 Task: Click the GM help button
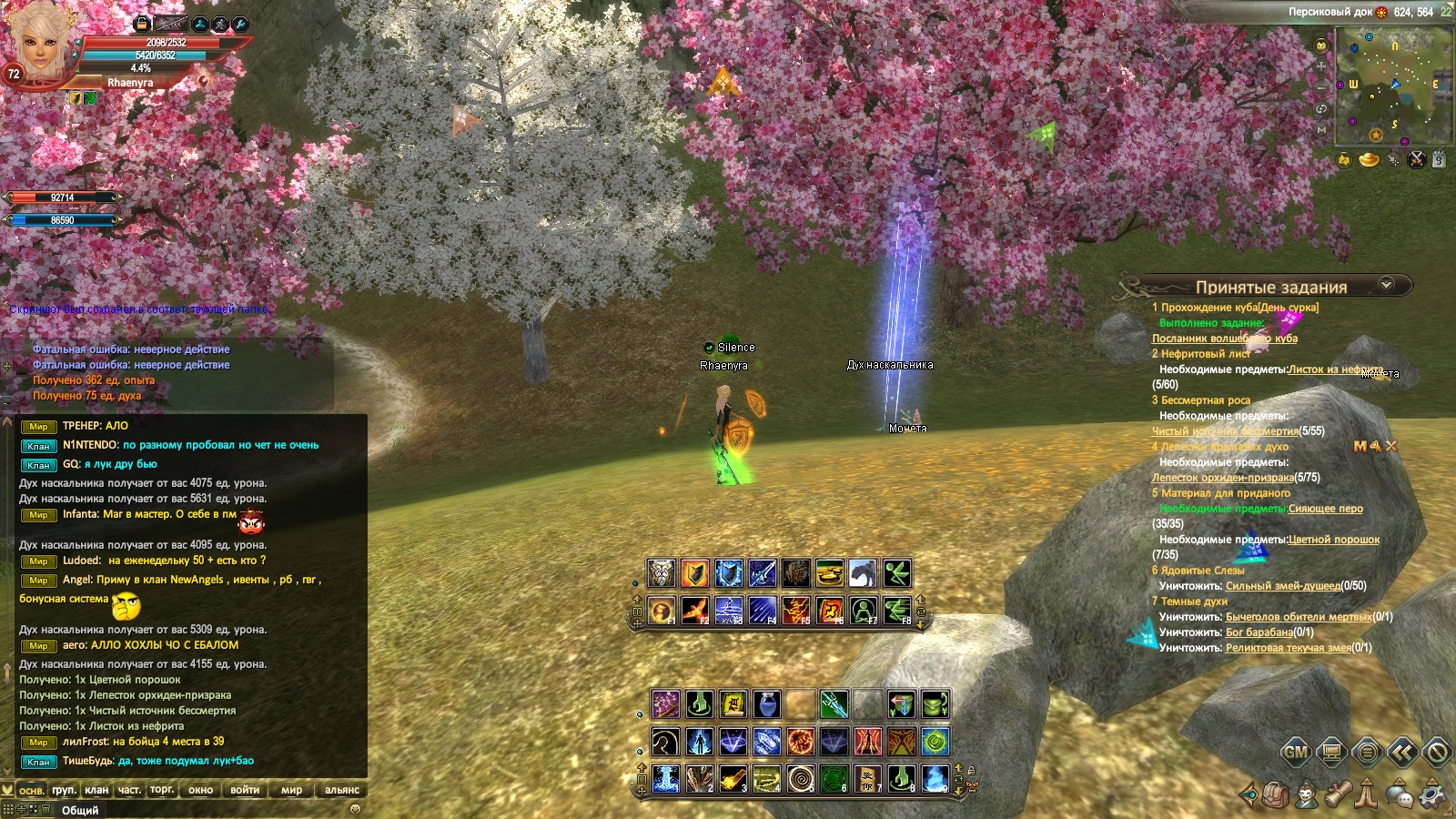click(1296, 752)
